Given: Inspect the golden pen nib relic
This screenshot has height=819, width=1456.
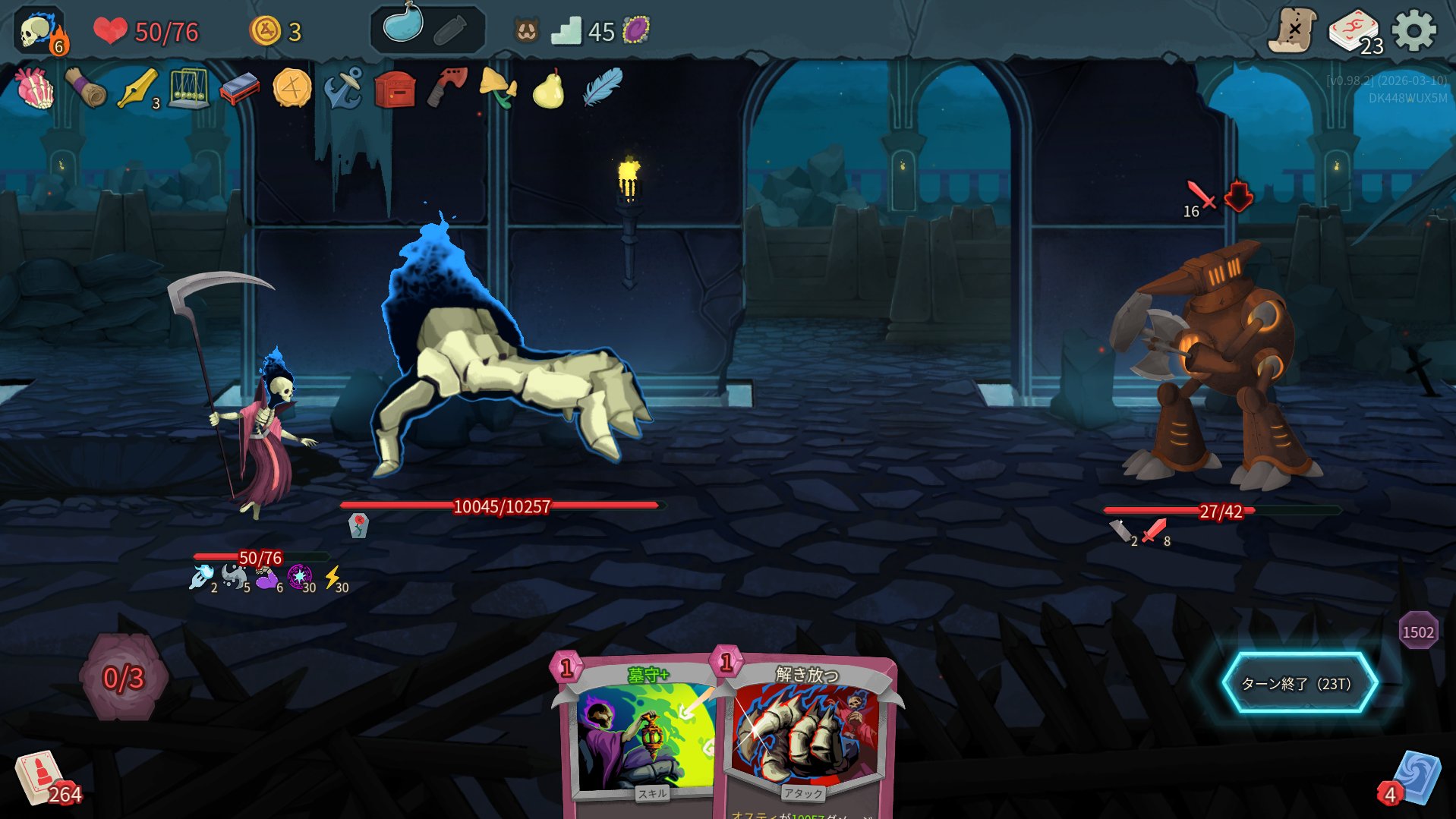Looking at the screenshot, I should (137, 89).
